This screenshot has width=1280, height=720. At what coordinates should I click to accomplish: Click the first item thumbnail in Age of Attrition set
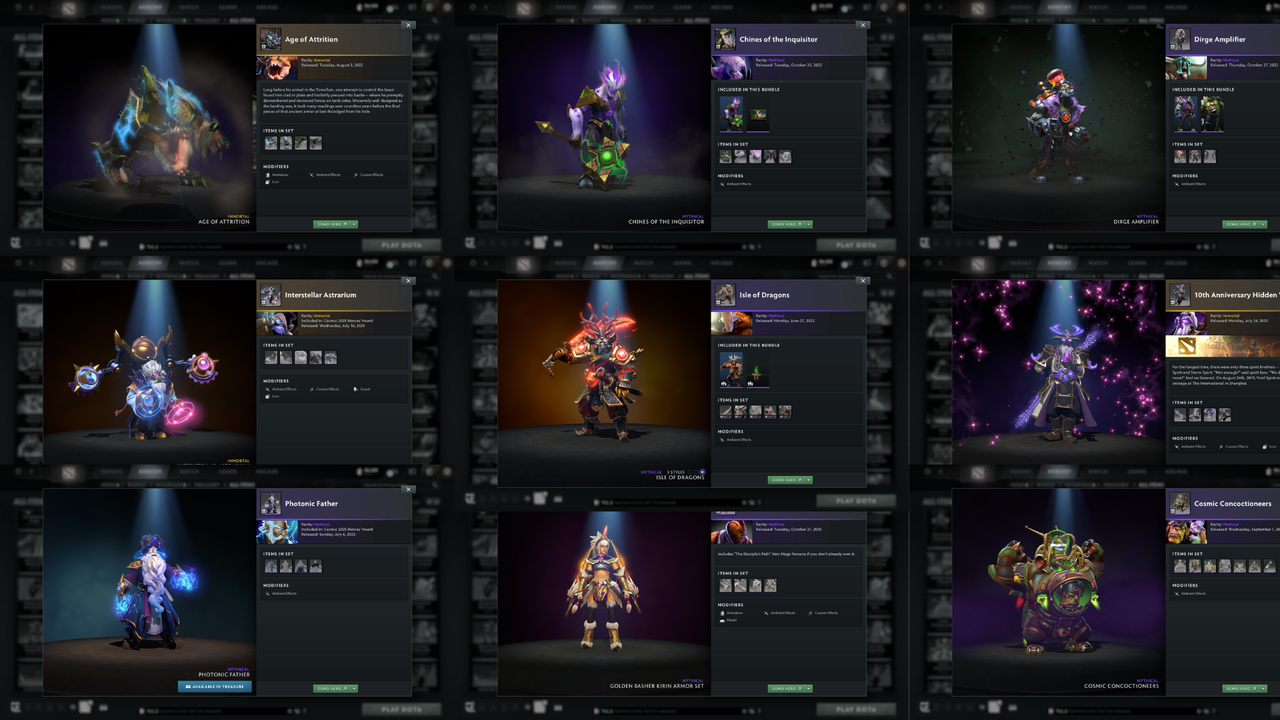click(270, 143)
